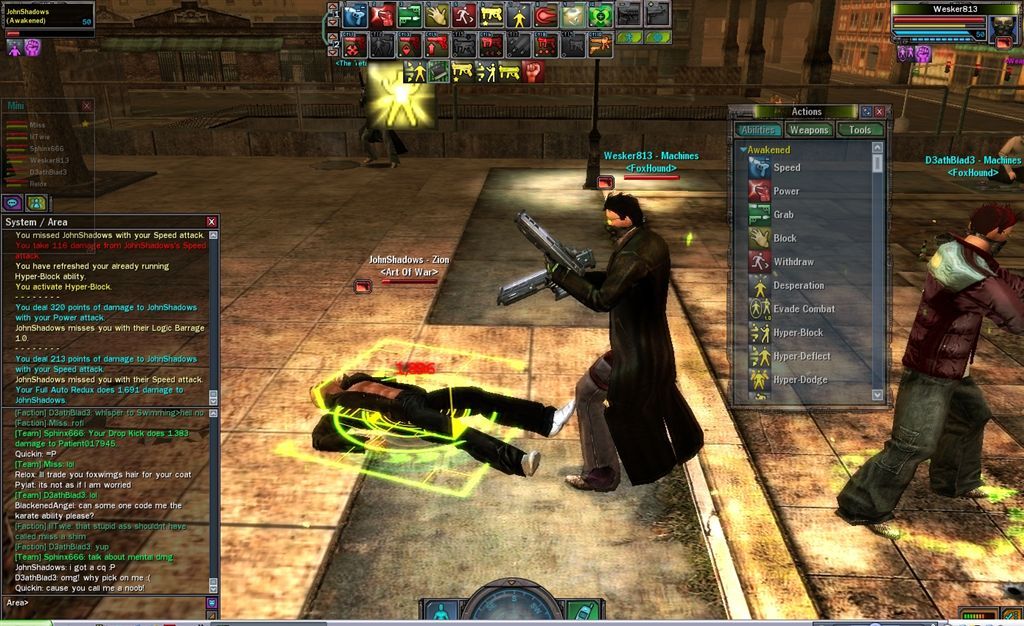Switch to the Weapons tab in Actions
The width and height of the screenshot is (1024, 626).
click(809, 130)
